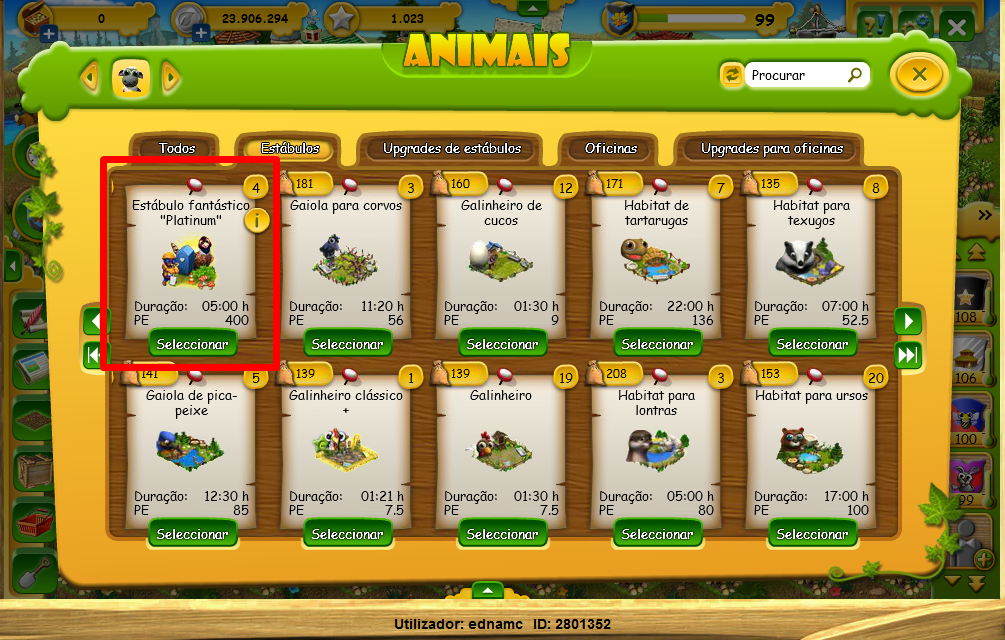Viewport: 1005px width, 640px height.
Task: Open the Upgrades de estábulos tab
Action: click(452, 148)
